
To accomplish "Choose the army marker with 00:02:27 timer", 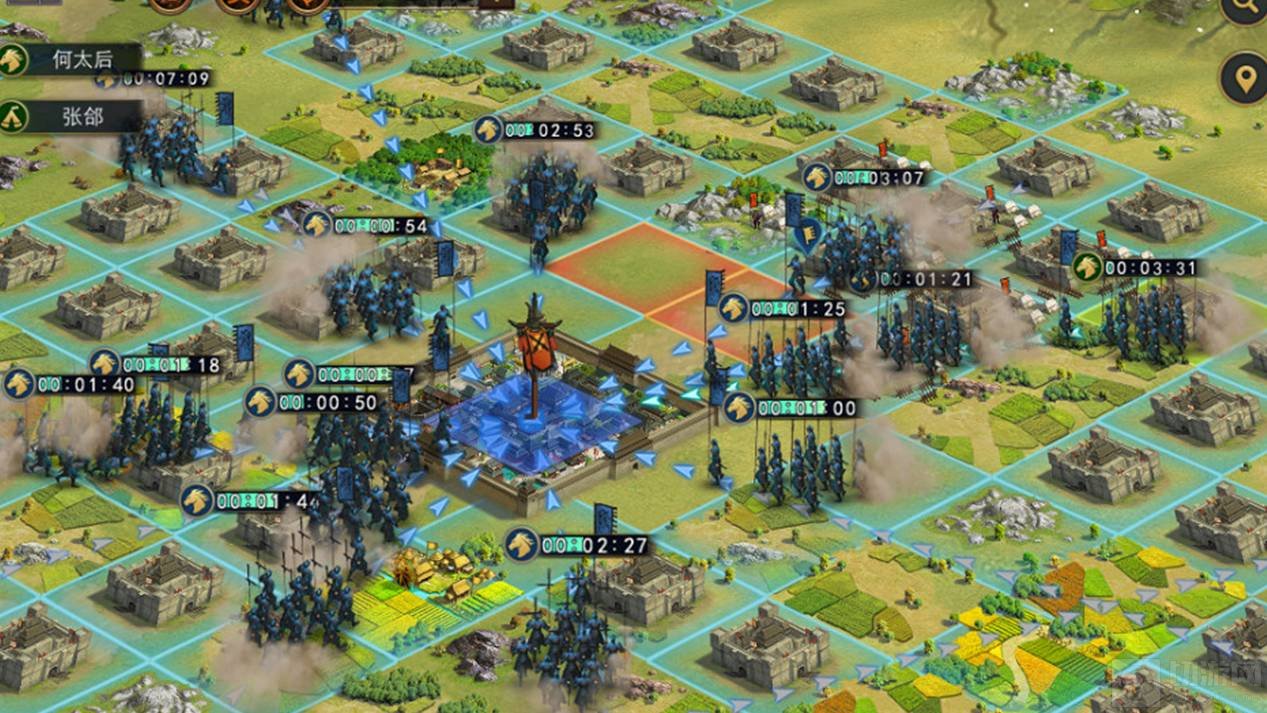I will click(520, 545).
